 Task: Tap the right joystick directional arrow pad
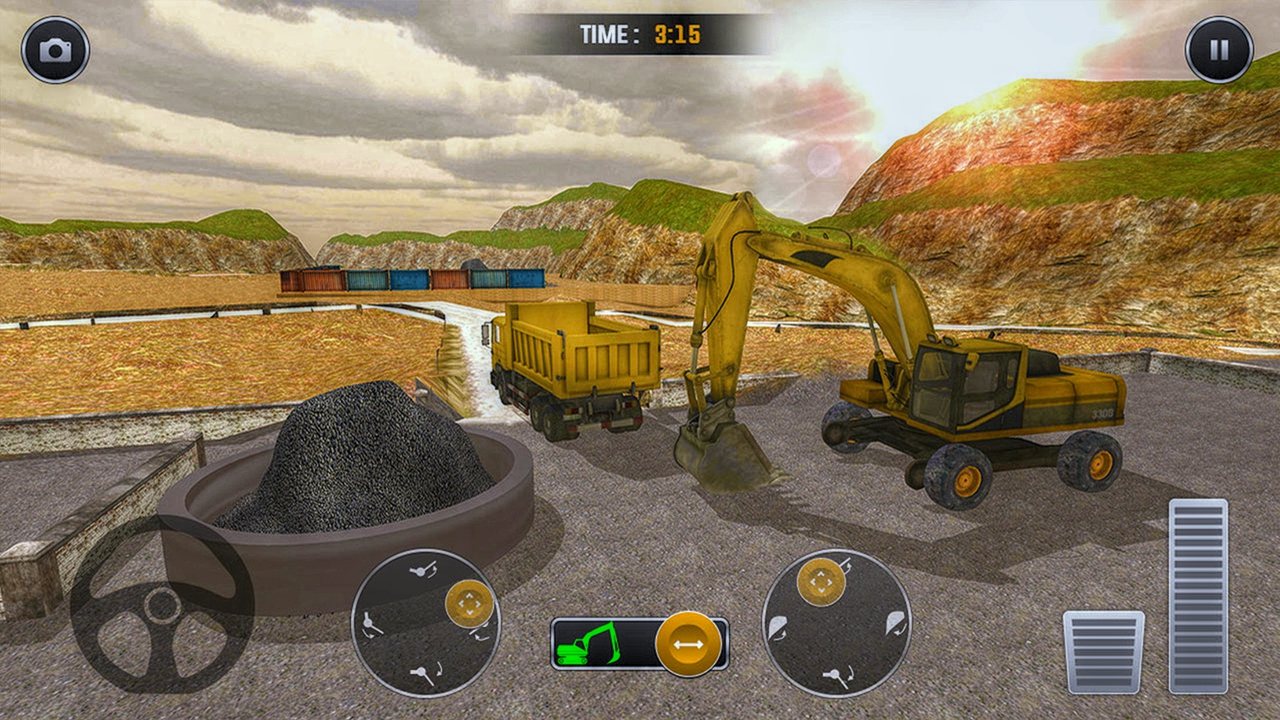click(x=820, y=580)
